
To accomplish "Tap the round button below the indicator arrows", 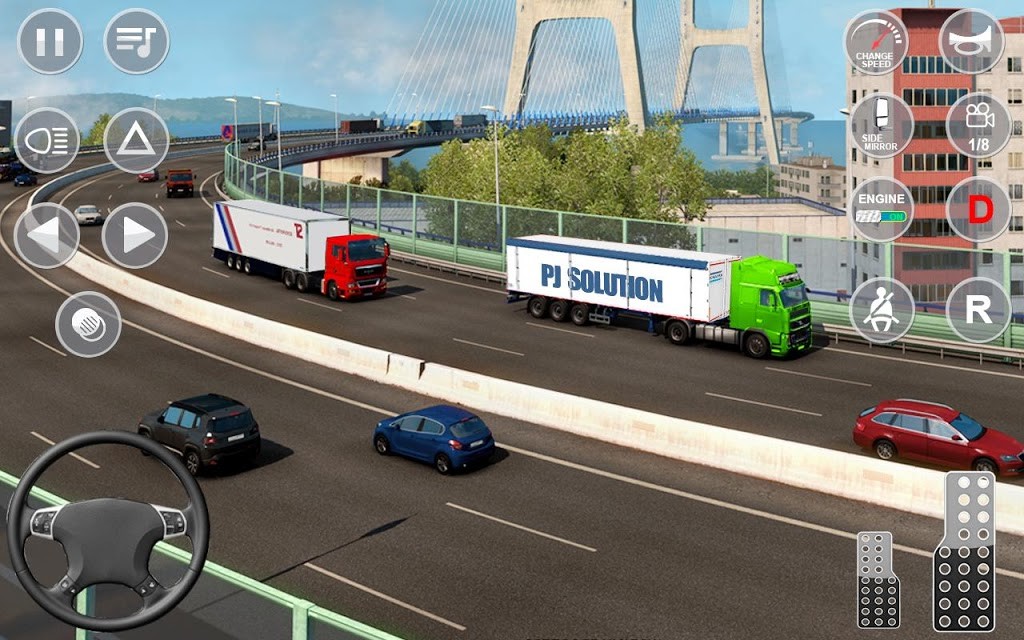I will click(x=88, y=324).
